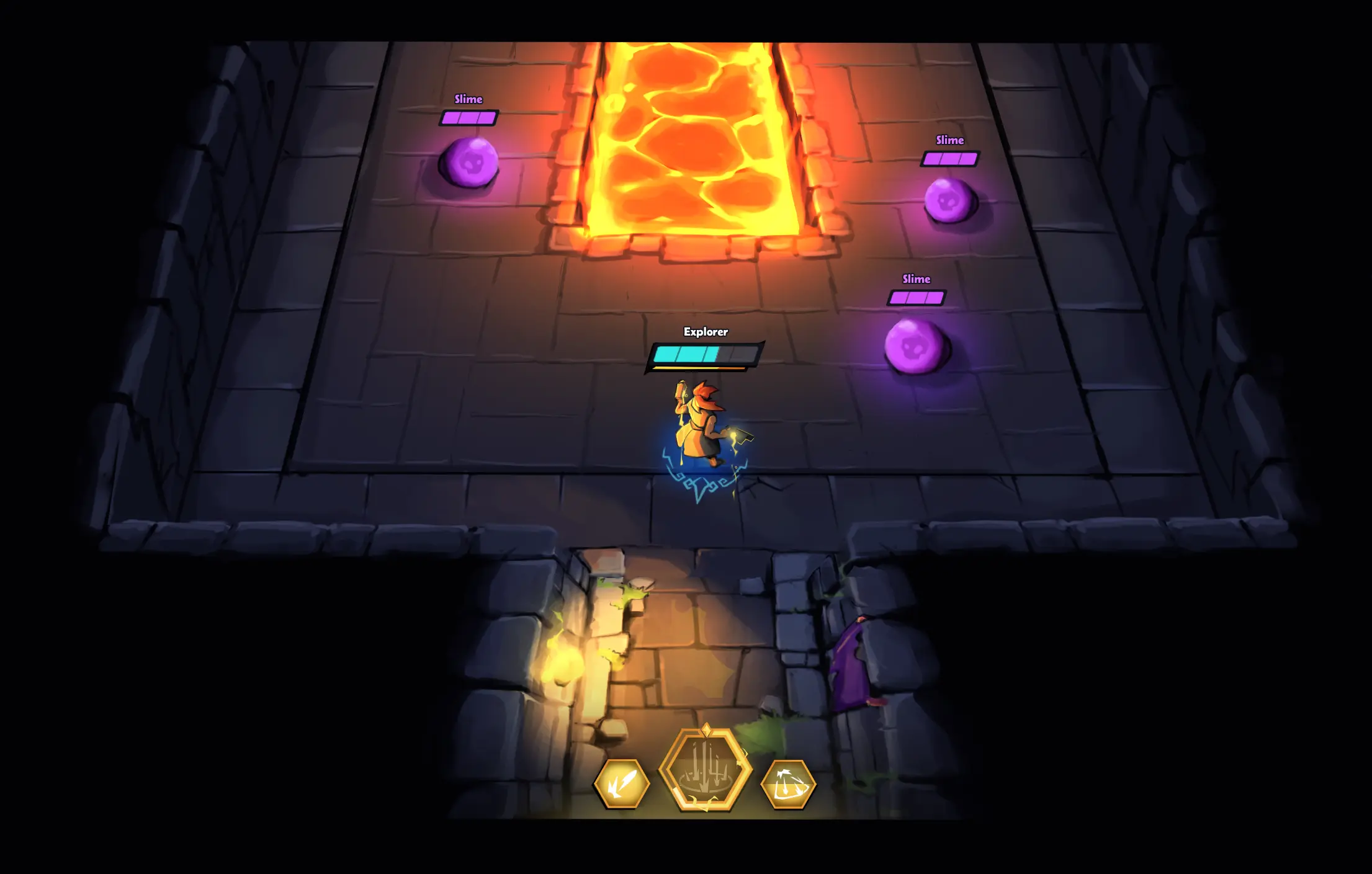Activate the single projectile shot ability

tap(621, 784)
